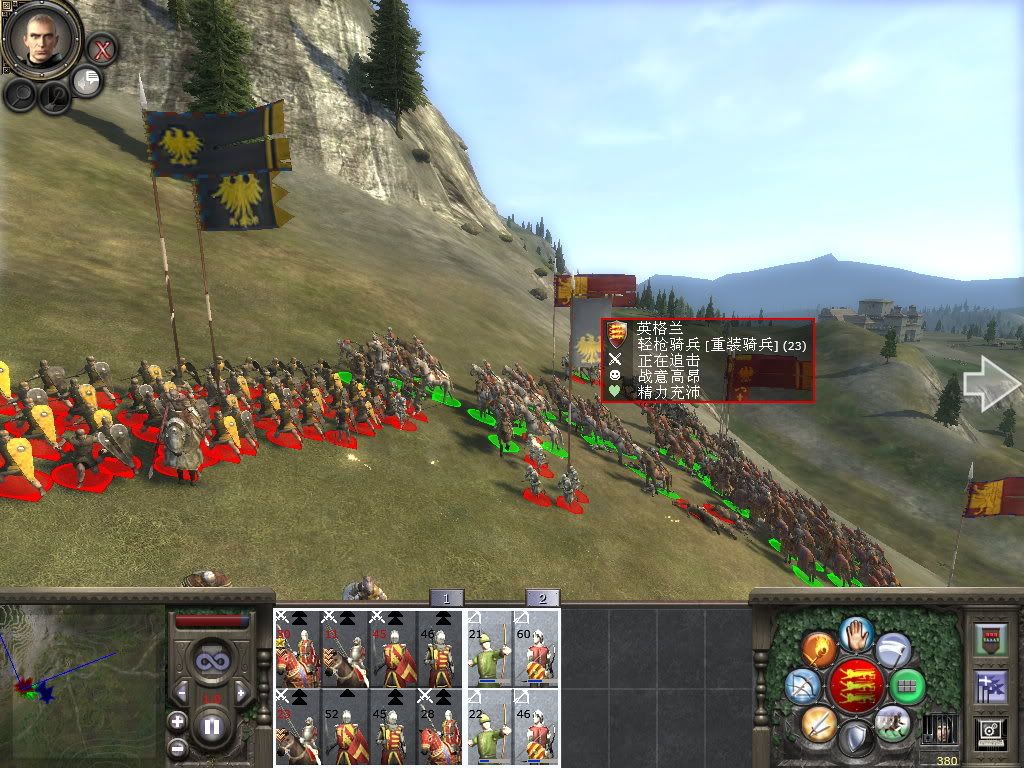Image resolution: width=1024 pixels, height=768 pixels.
Task: Pause the battle
Action: 212,726
